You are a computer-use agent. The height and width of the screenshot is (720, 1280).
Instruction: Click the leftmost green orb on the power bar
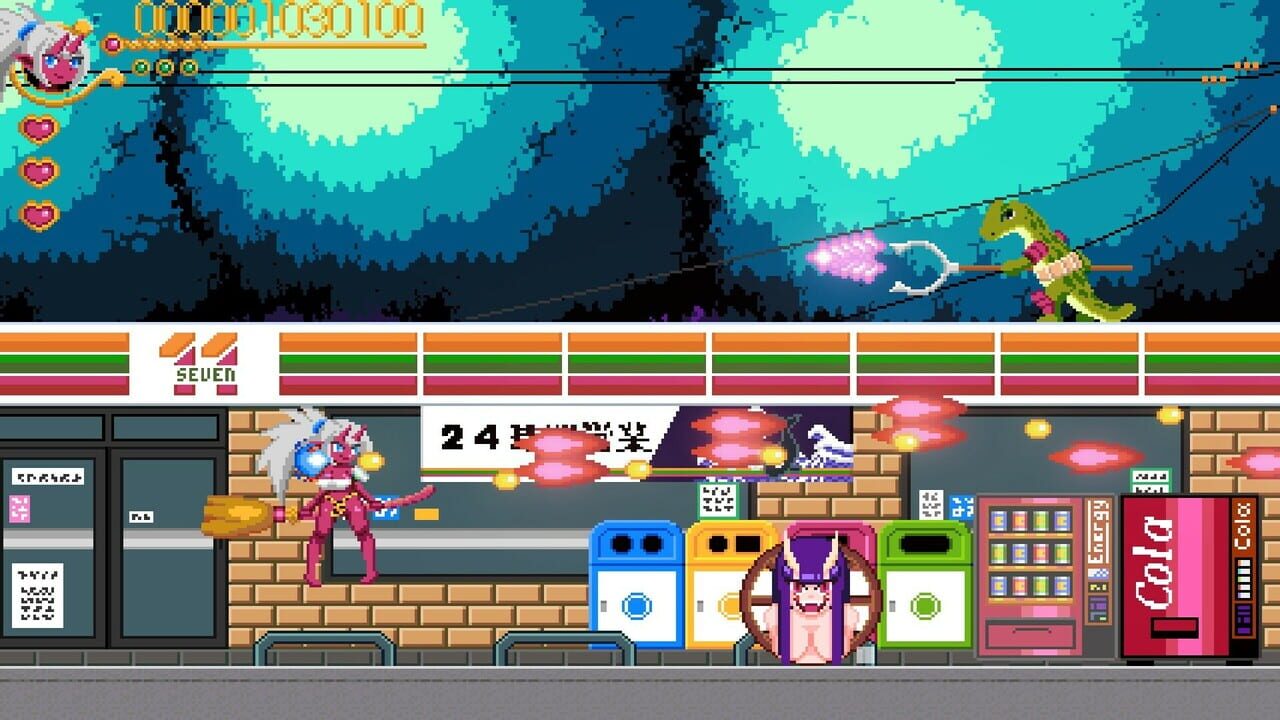pyautogui.click(x=139, y=65)
